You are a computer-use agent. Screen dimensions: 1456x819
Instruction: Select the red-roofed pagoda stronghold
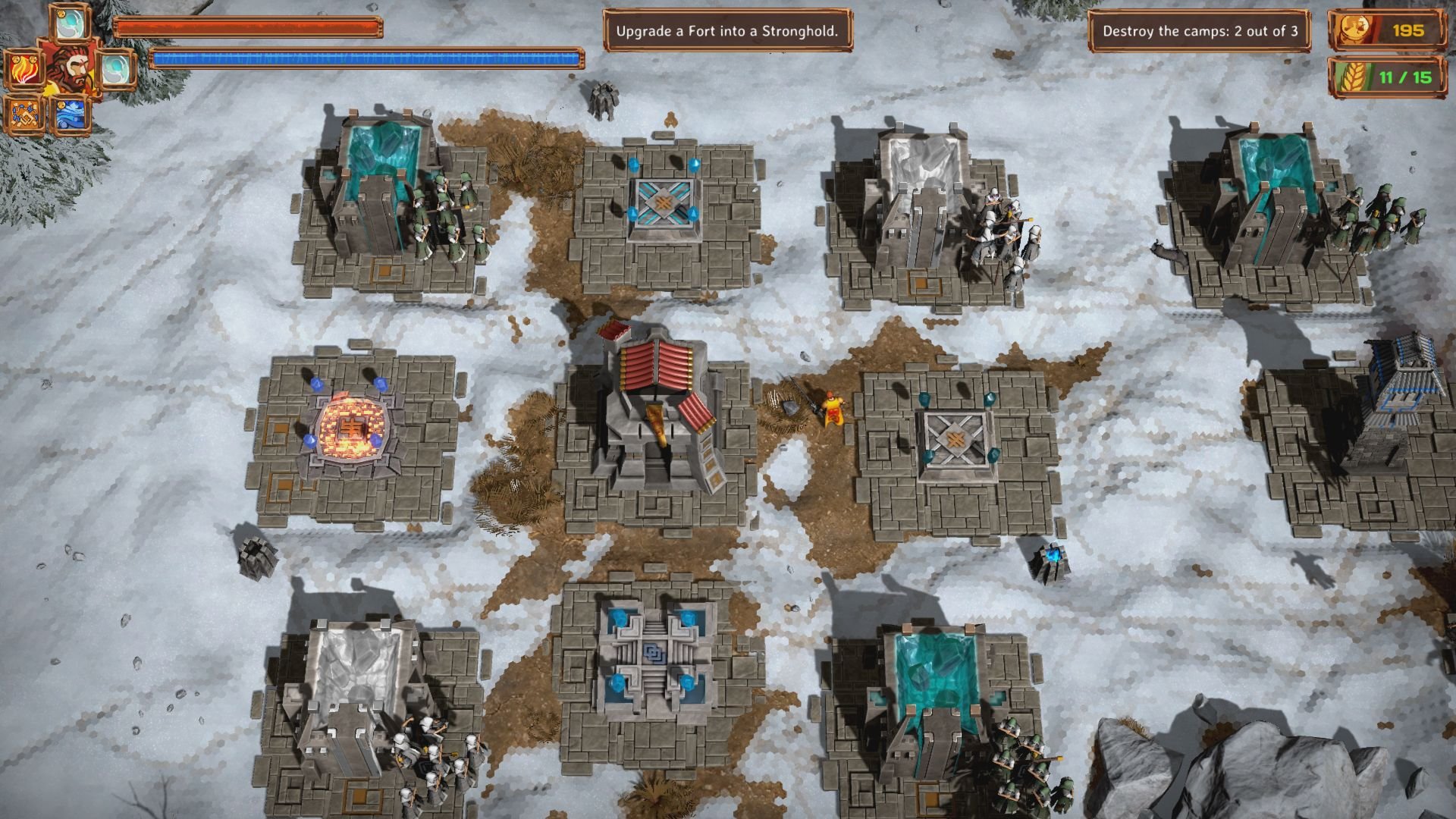click(x=657, y=402)
